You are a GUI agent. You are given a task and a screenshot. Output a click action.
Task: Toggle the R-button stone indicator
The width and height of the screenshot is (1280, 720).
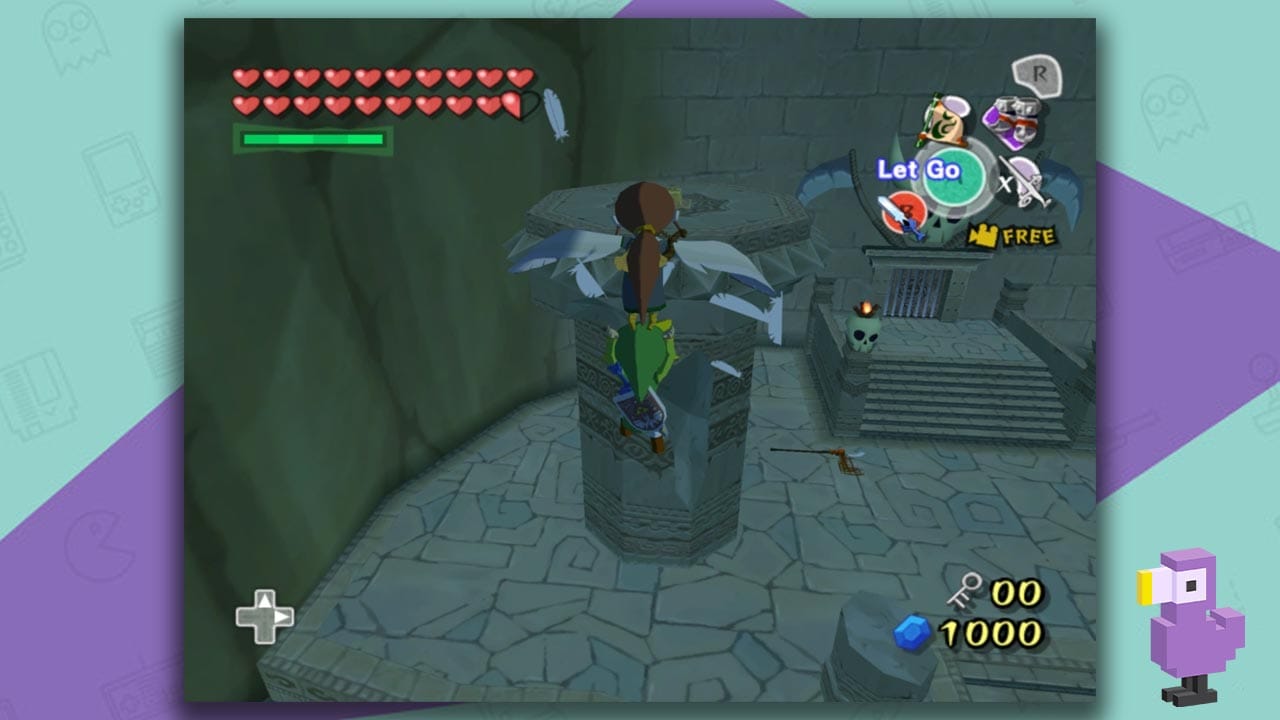coord(1039,74)
